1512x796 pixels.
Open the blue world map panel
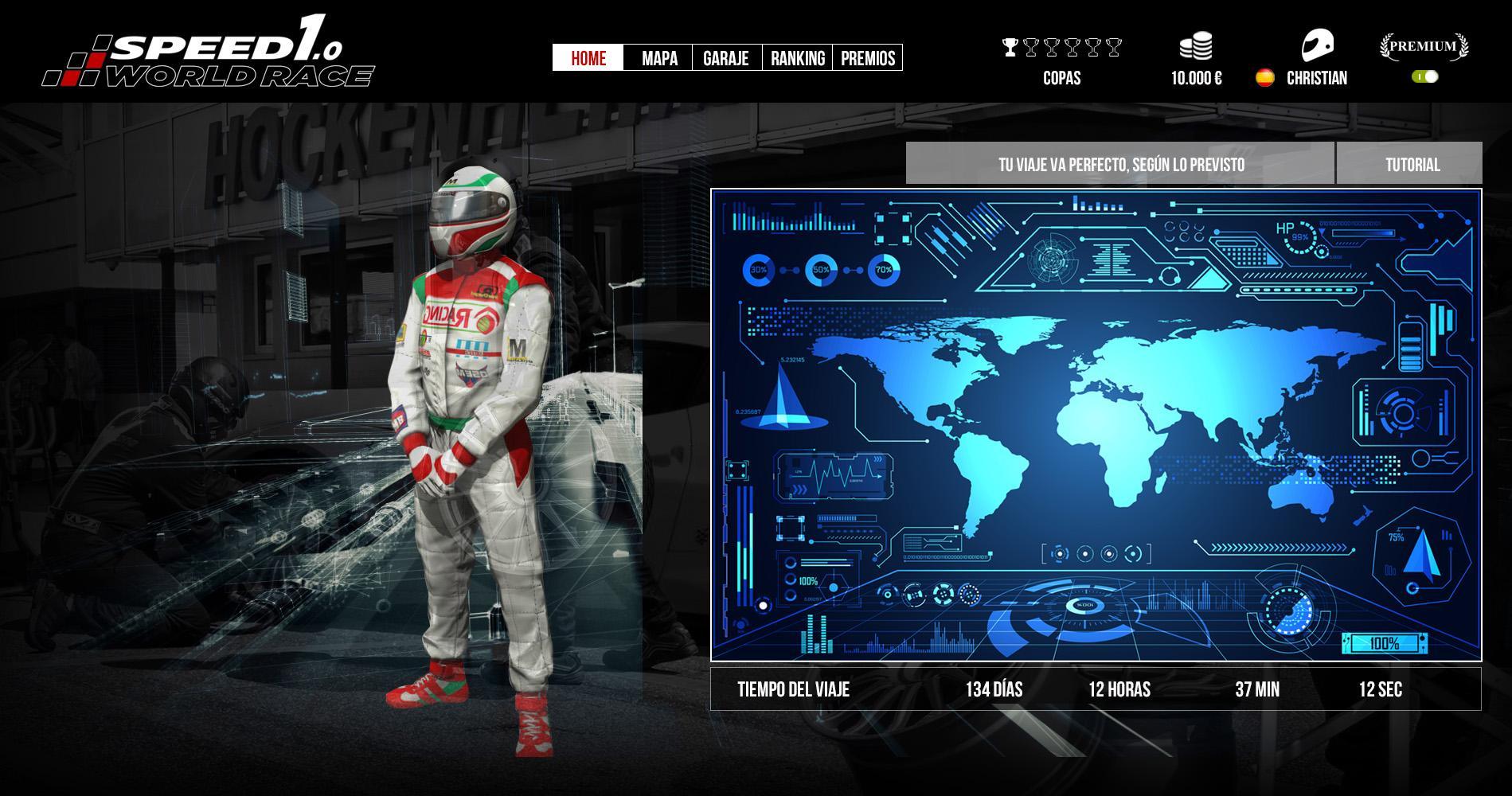click(1096, 424)
